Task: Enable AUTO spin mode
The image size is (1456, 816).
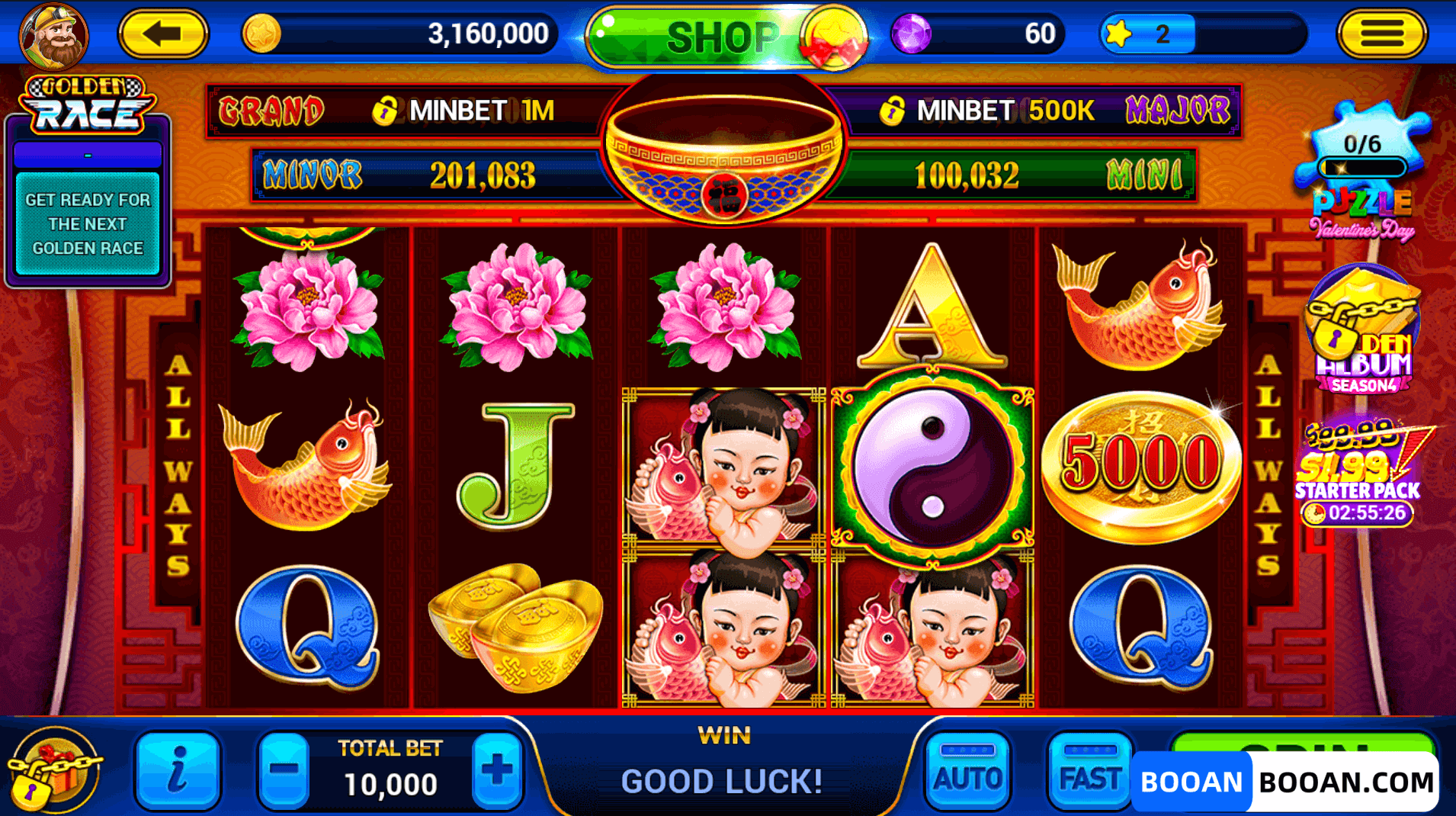Action: [x=967, y=772]
